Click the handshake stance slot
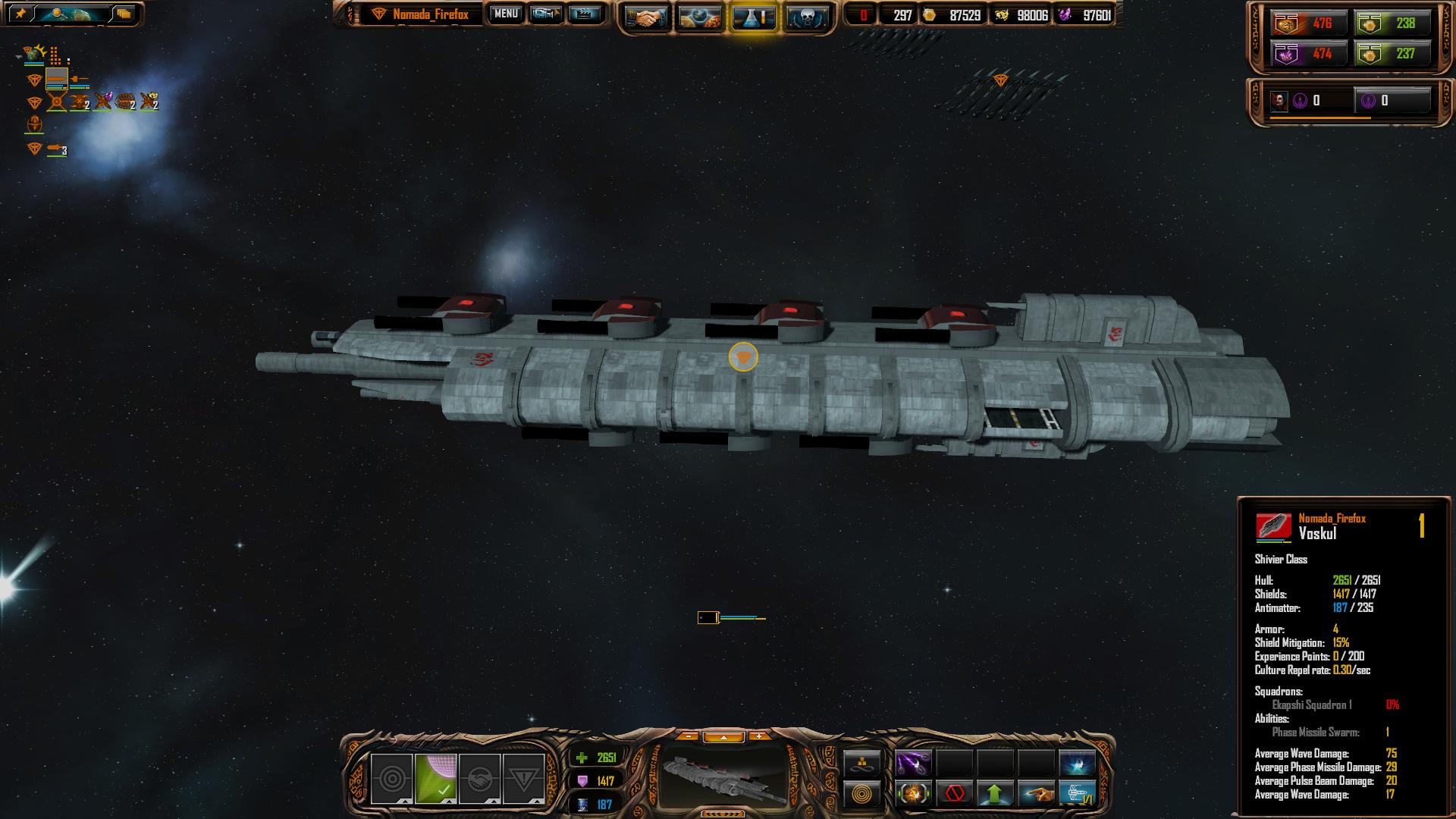 (x=479, y=779)
